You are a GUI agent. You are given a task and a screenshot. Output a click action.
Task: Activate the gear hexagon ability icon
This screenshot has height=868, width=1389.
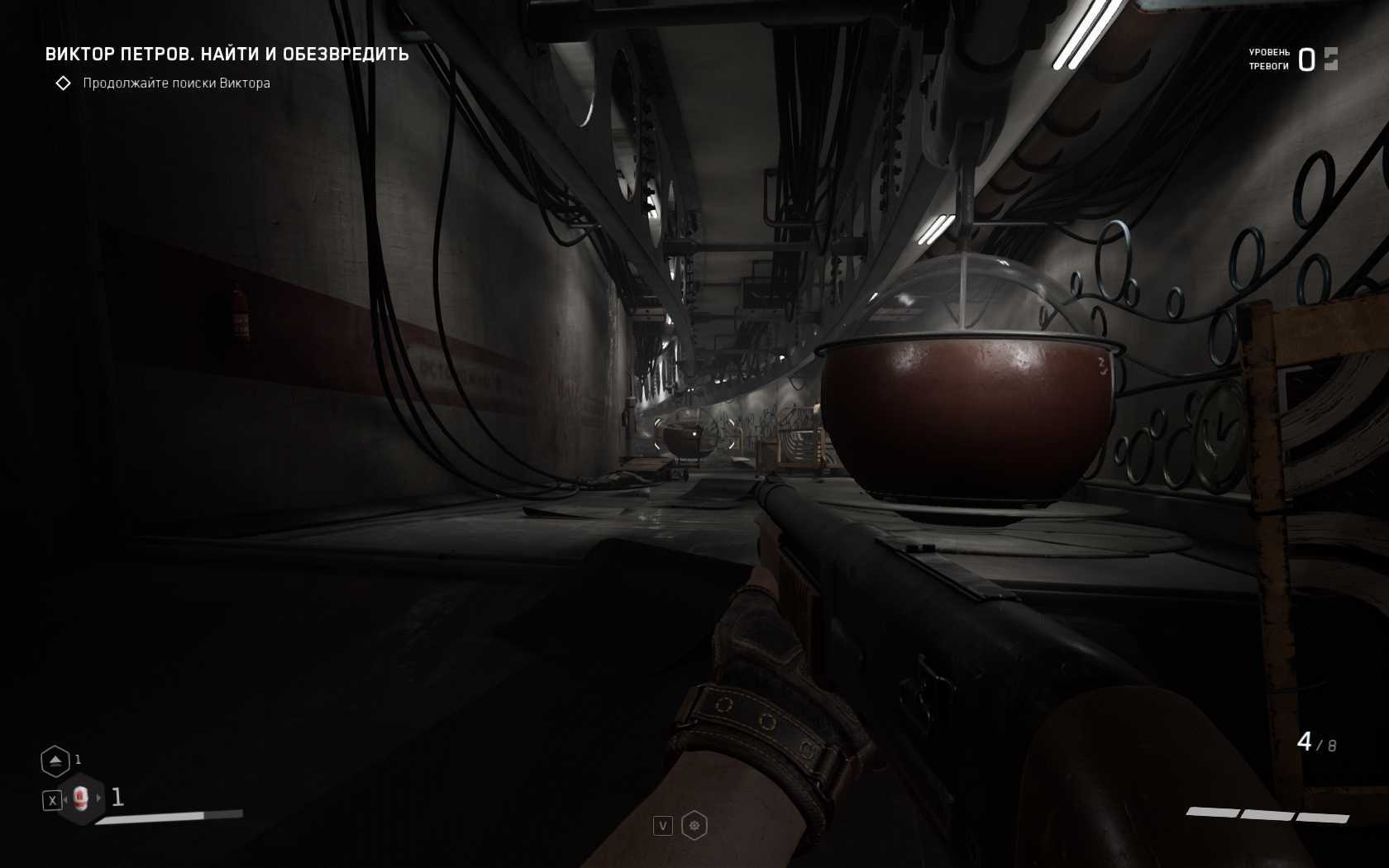(x=694, y=825)
